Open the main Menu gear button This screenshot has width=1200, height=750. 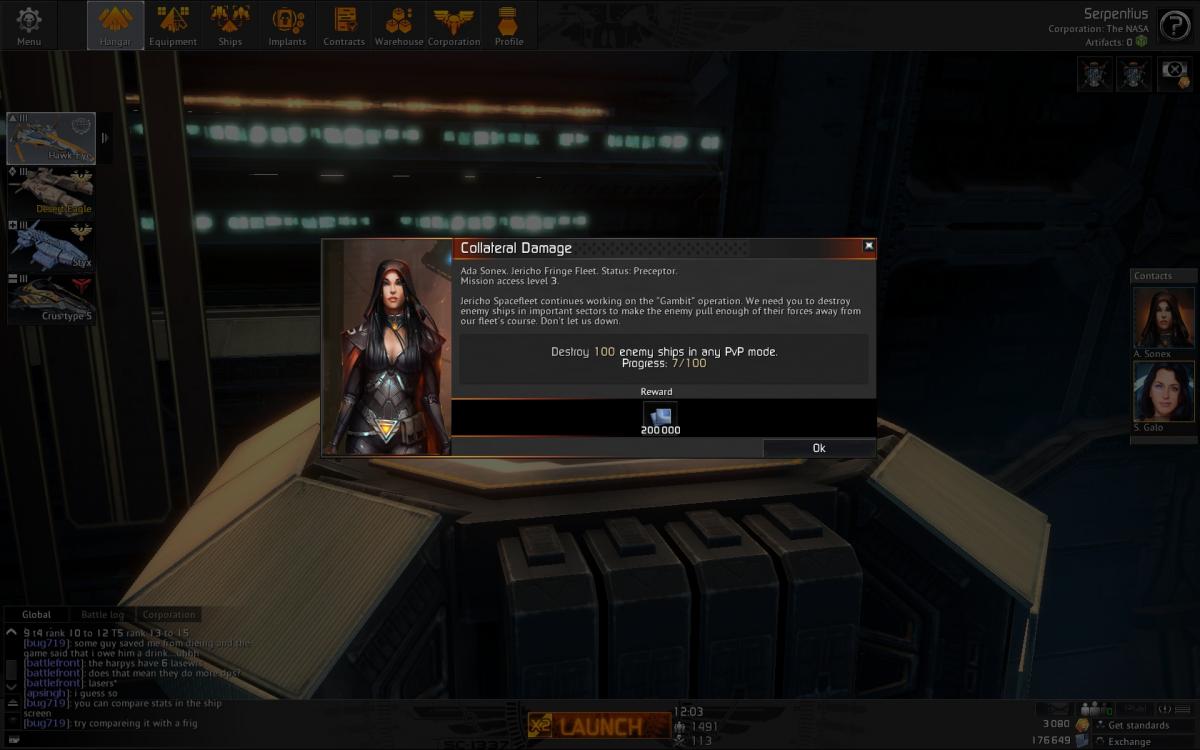(29, 25)
